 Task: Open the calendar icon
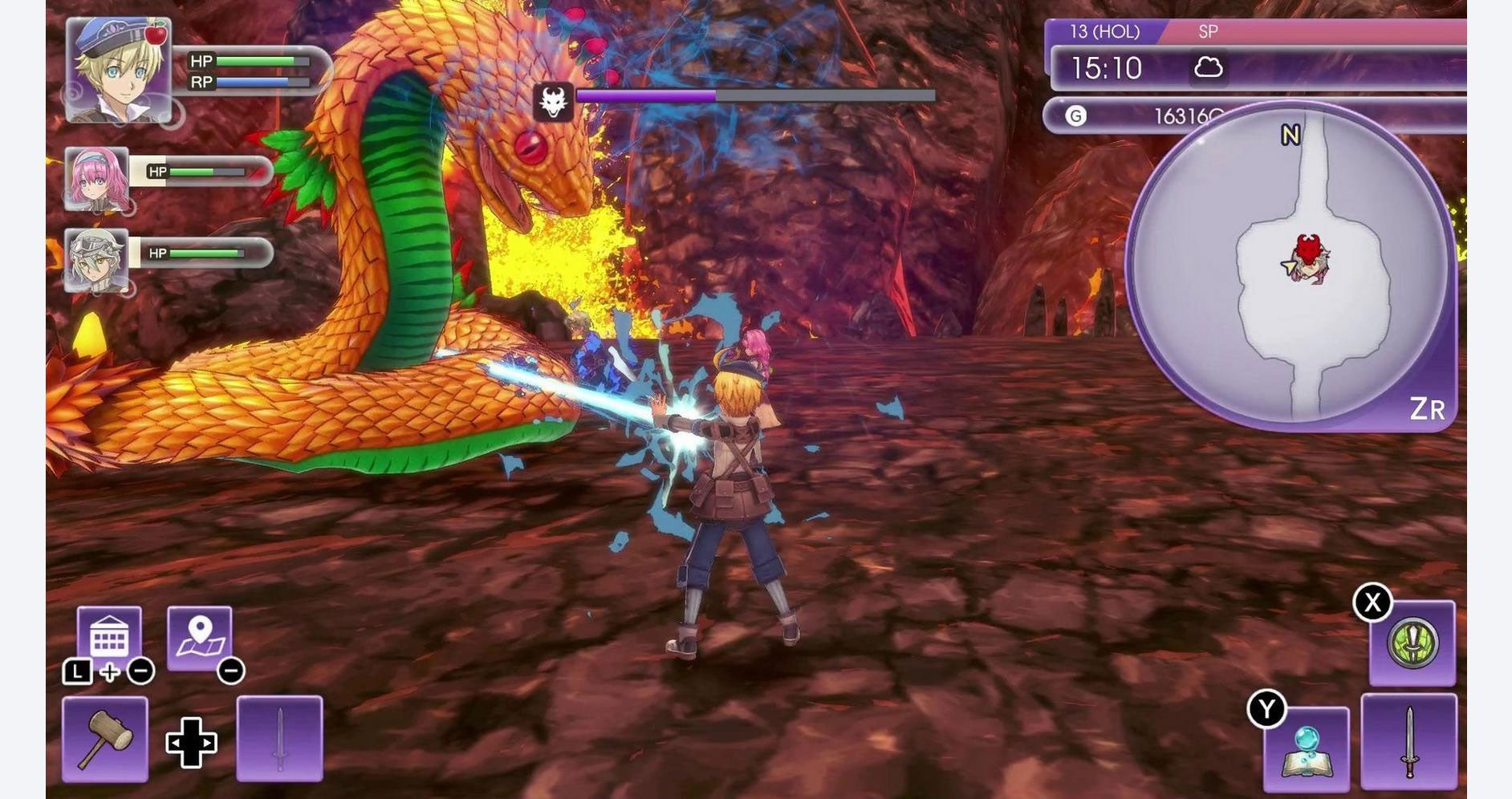[109, 637]
